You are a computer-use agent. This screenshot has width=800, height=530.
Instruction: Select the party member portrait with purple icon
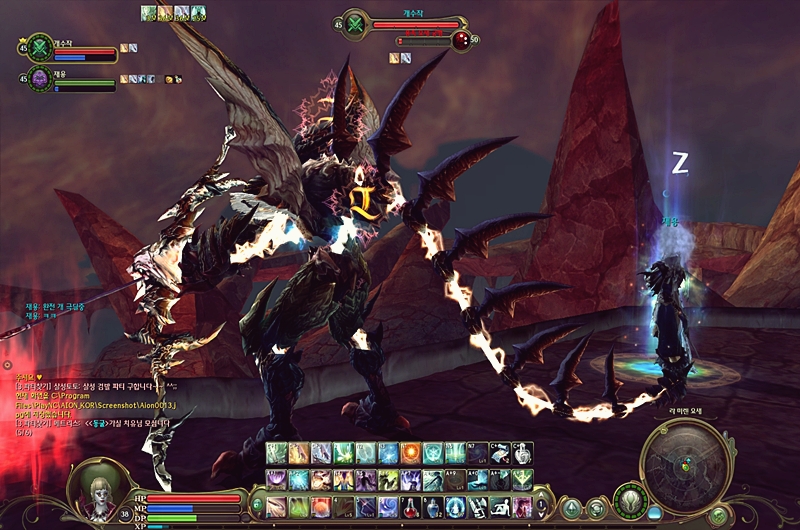40,78
